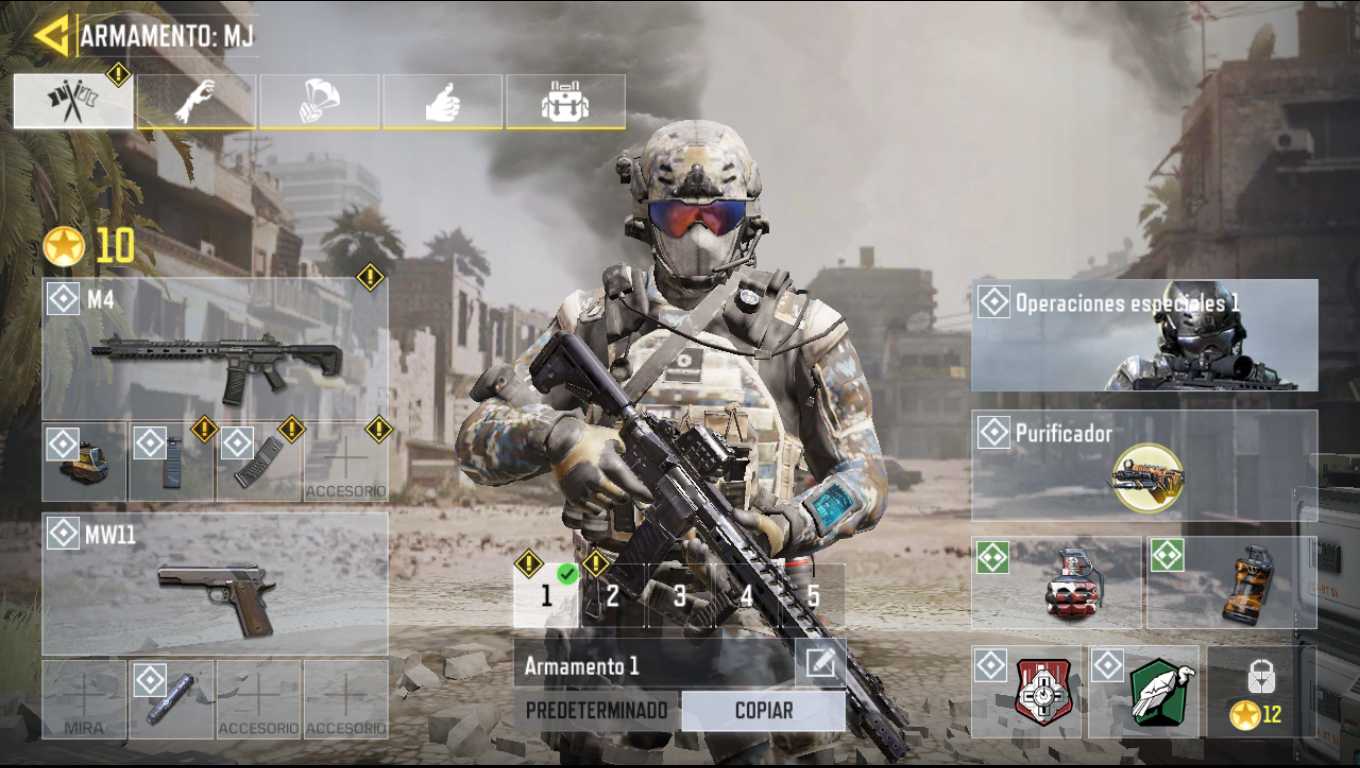Pick loadout slot 2

[613, 597]
